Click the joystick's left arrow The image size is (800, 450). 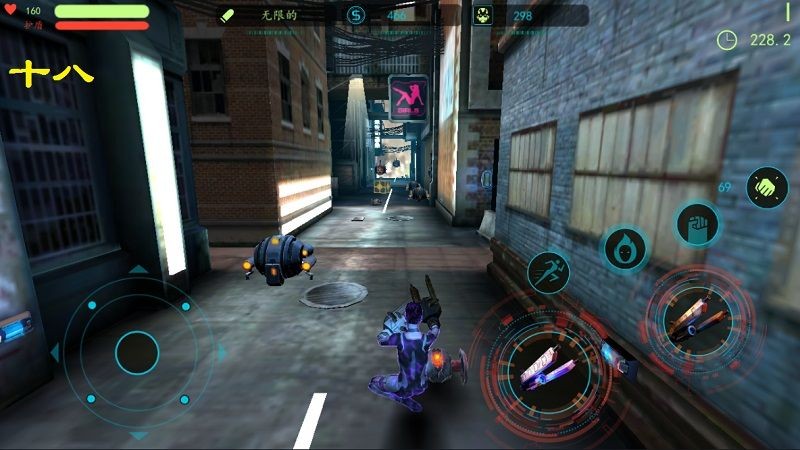pos(54,352)
